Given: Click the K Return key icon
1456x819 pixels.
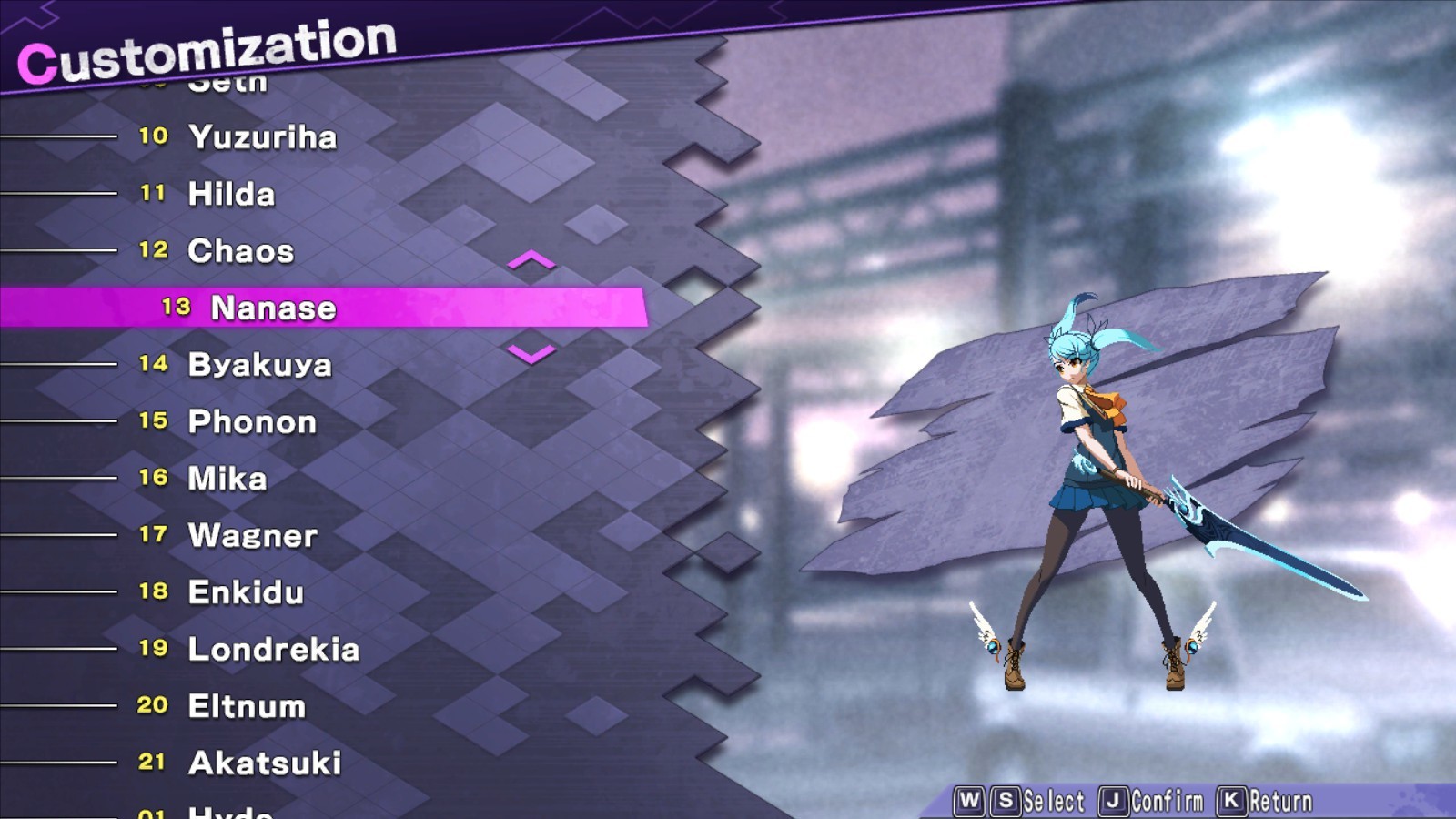Looking at the screenshot, I should (x=1230, y=798).
